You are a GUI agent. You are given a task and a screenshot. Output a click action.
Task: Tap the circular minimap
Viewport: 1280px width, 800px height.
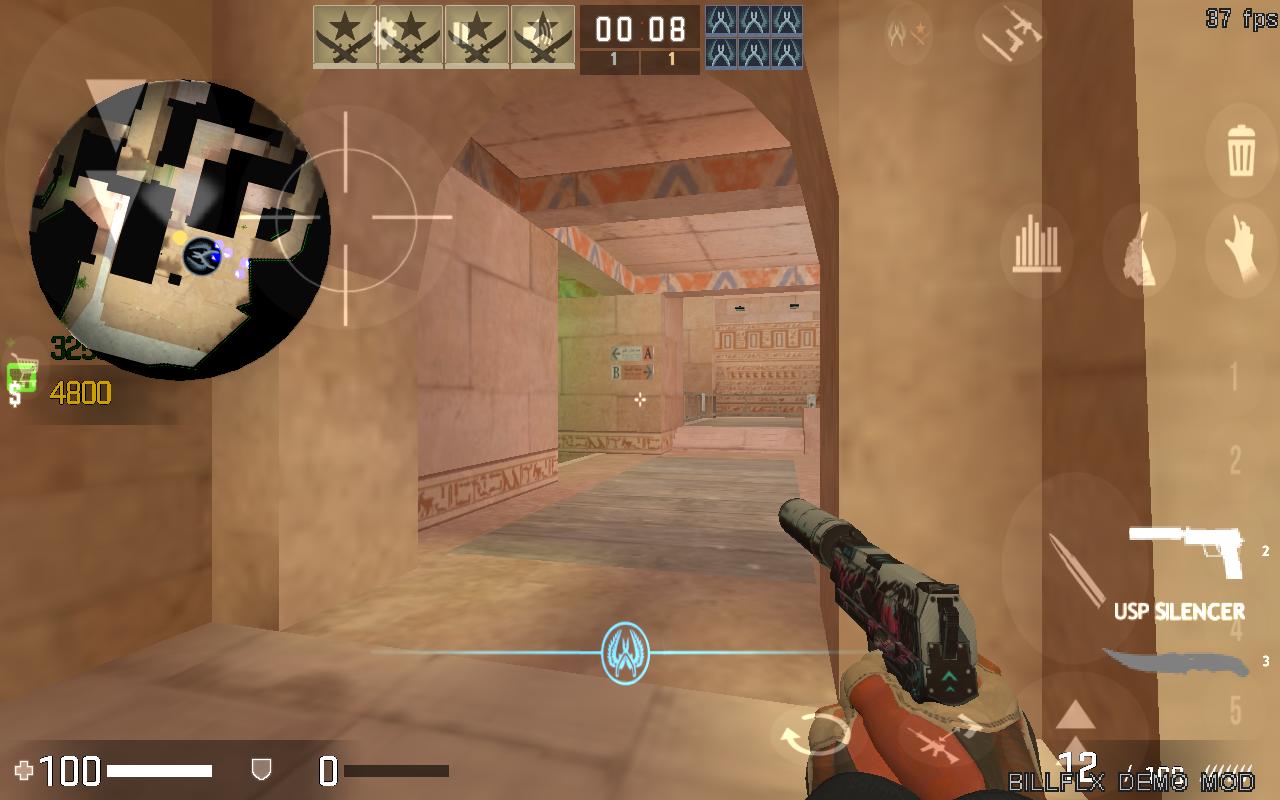coord(180,230)
